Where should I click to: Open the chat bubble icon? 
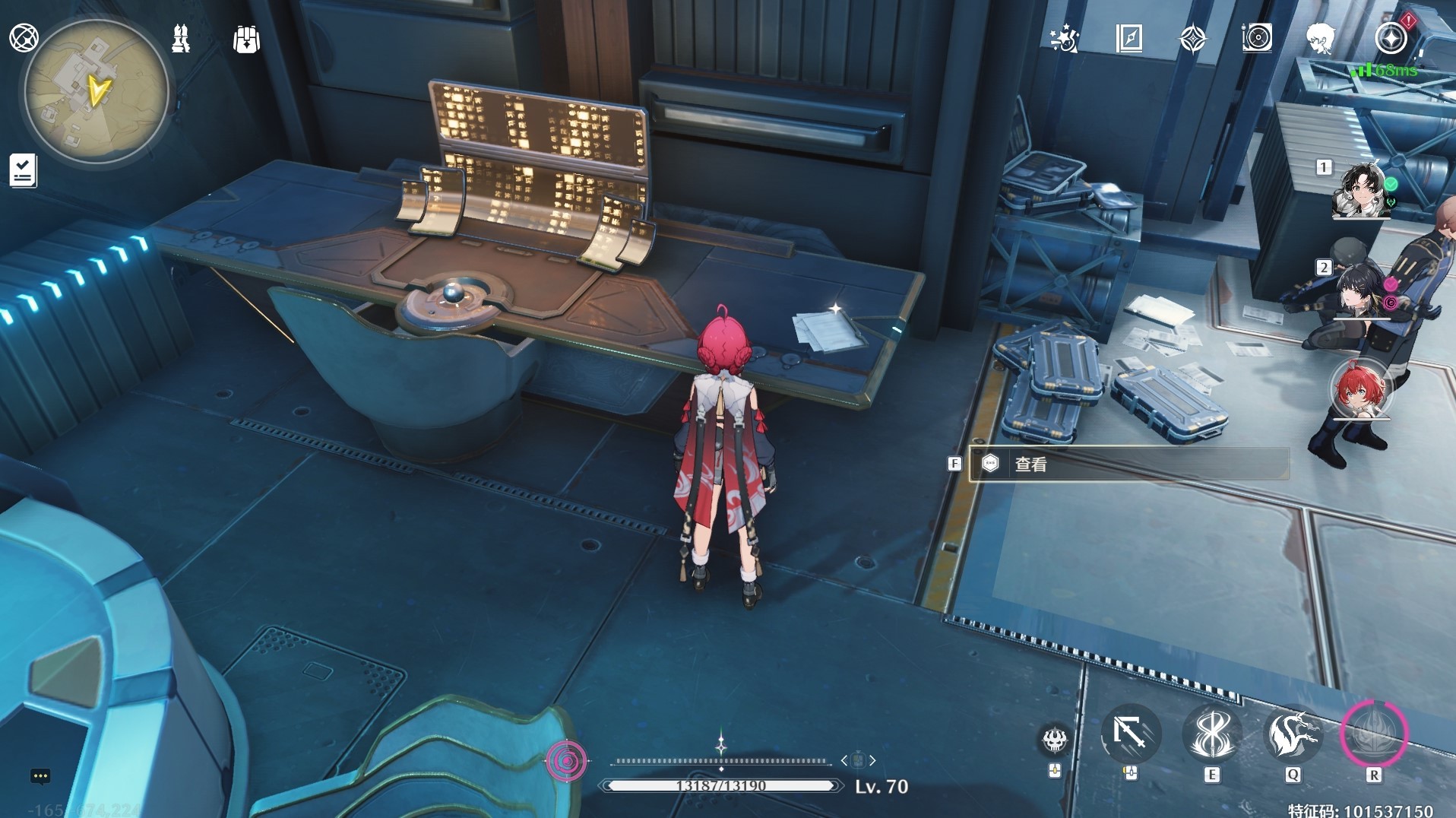pyautogui.click(x=40, y=776)
